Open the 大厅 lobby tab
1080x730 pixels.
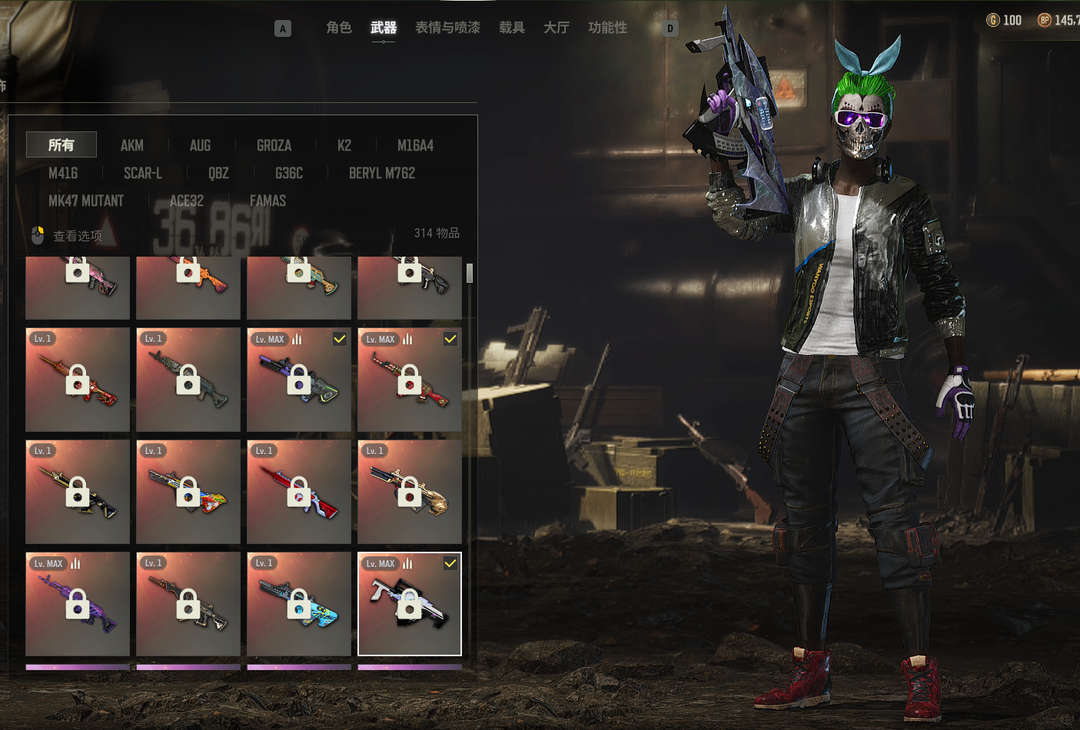click(x=556, y=28)
